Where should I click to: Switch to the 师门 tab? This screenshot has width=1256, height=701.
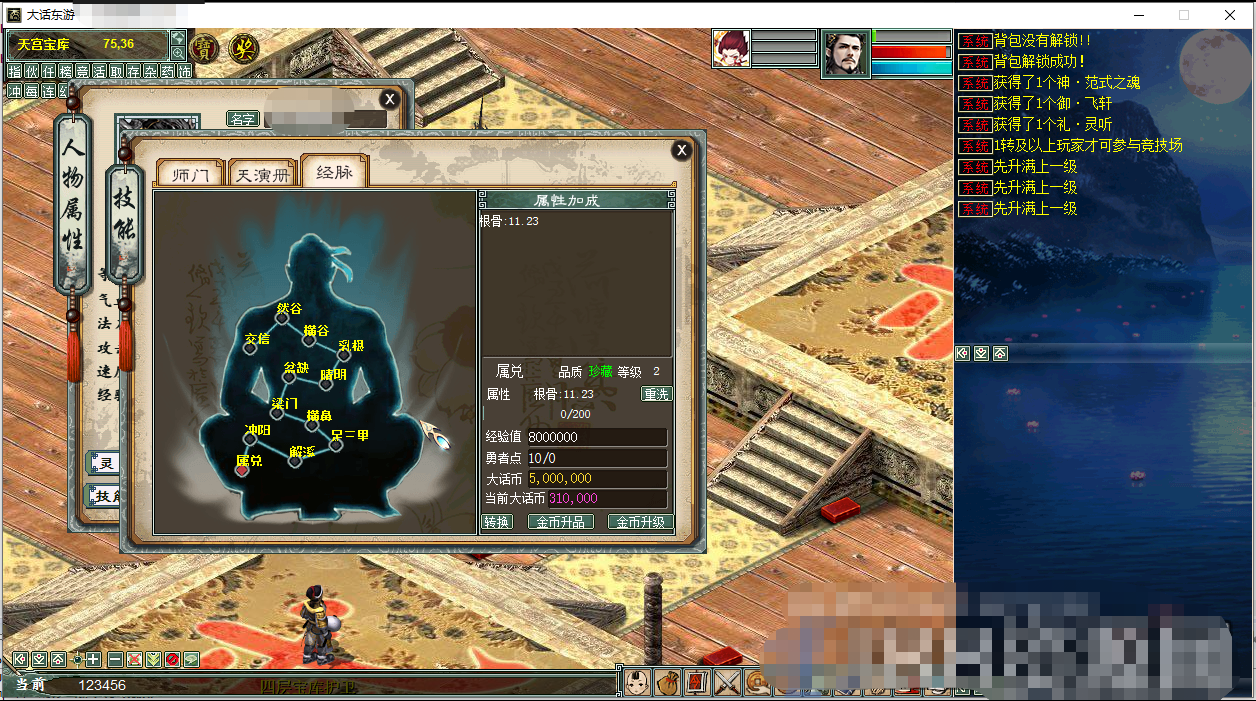coord(190,174)
